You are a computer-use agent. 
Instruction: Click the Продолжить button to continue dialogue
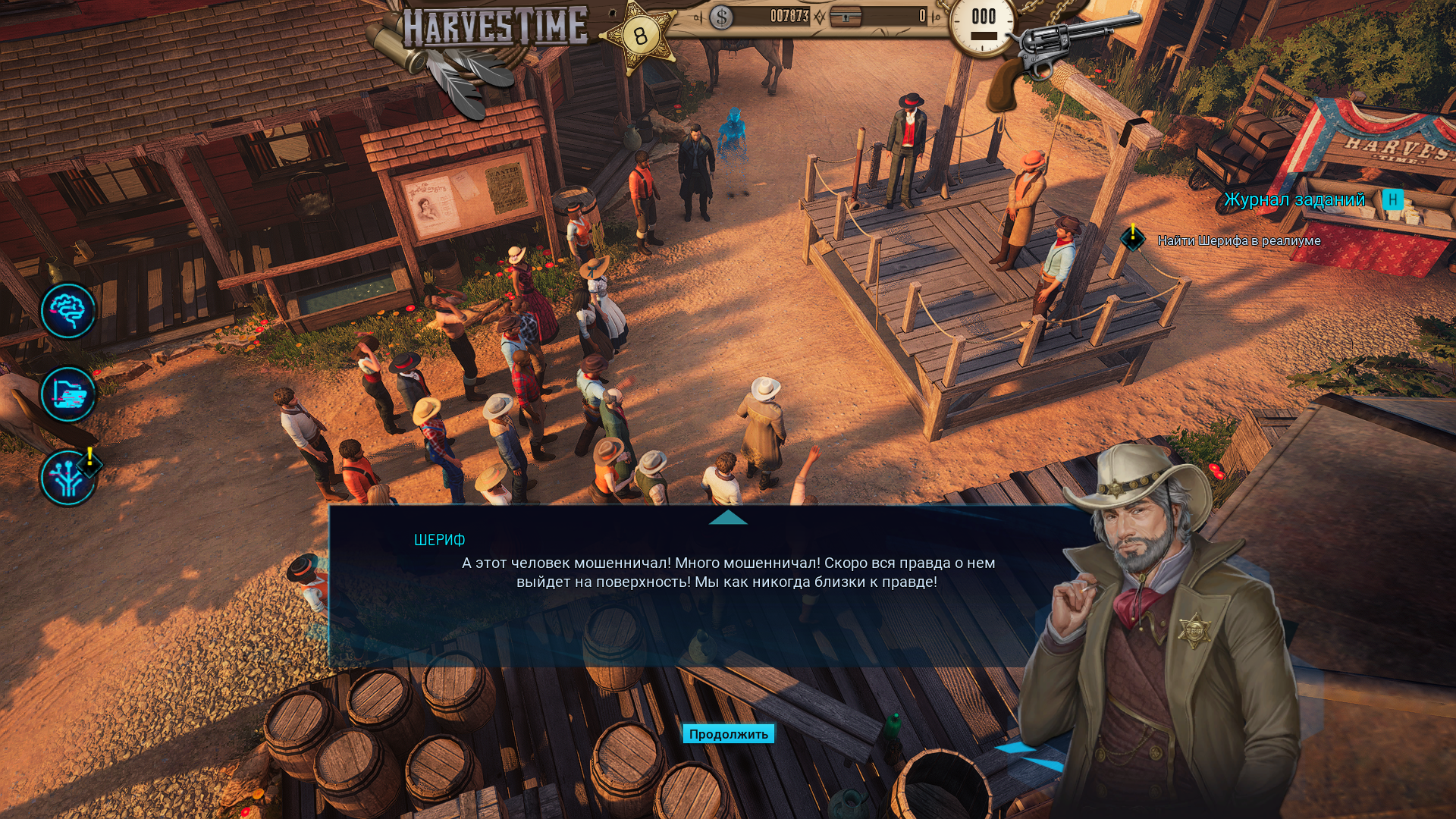728,734
